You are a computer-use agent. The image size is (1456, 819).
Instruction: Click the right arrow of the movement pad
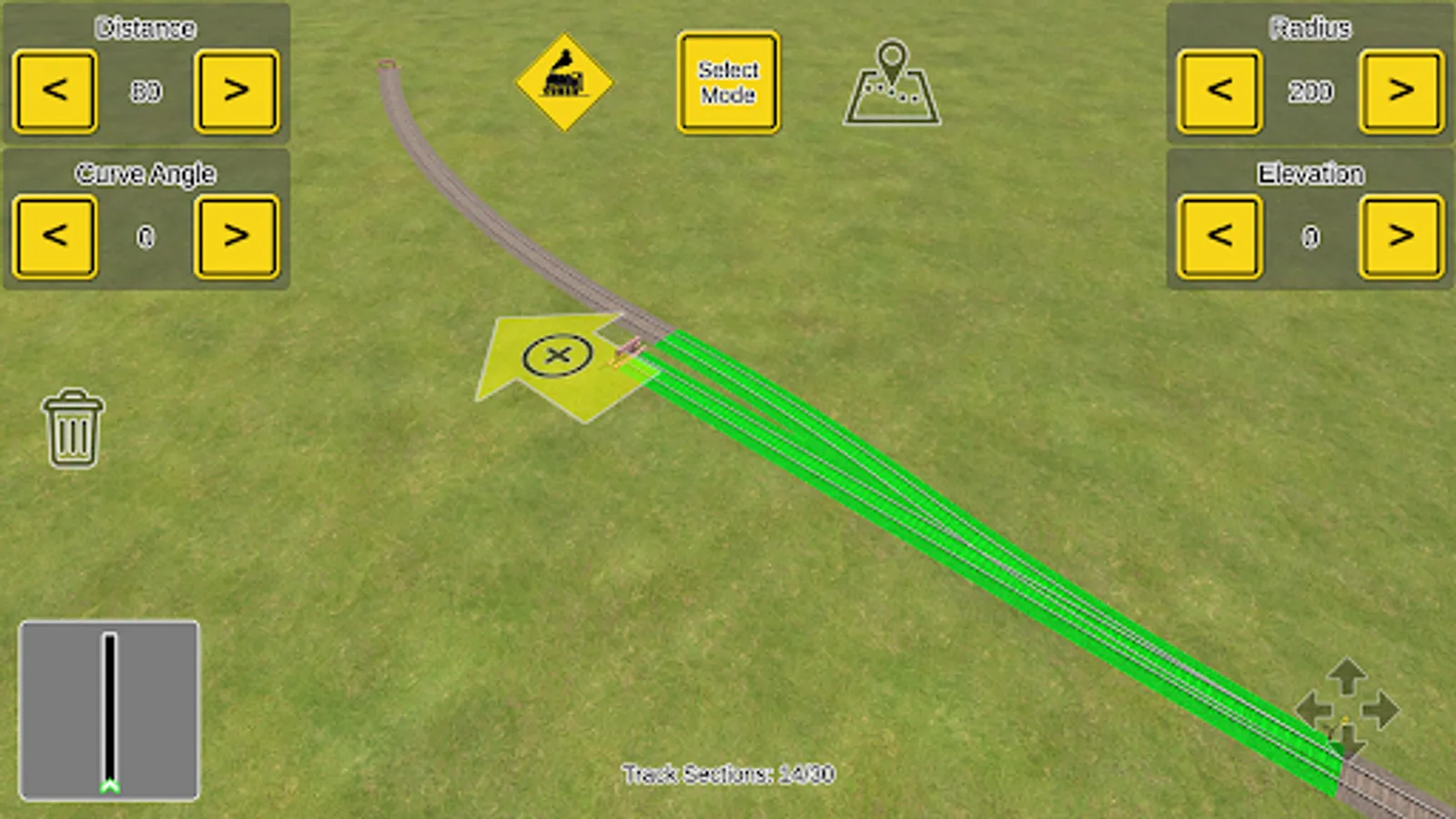1384,712
